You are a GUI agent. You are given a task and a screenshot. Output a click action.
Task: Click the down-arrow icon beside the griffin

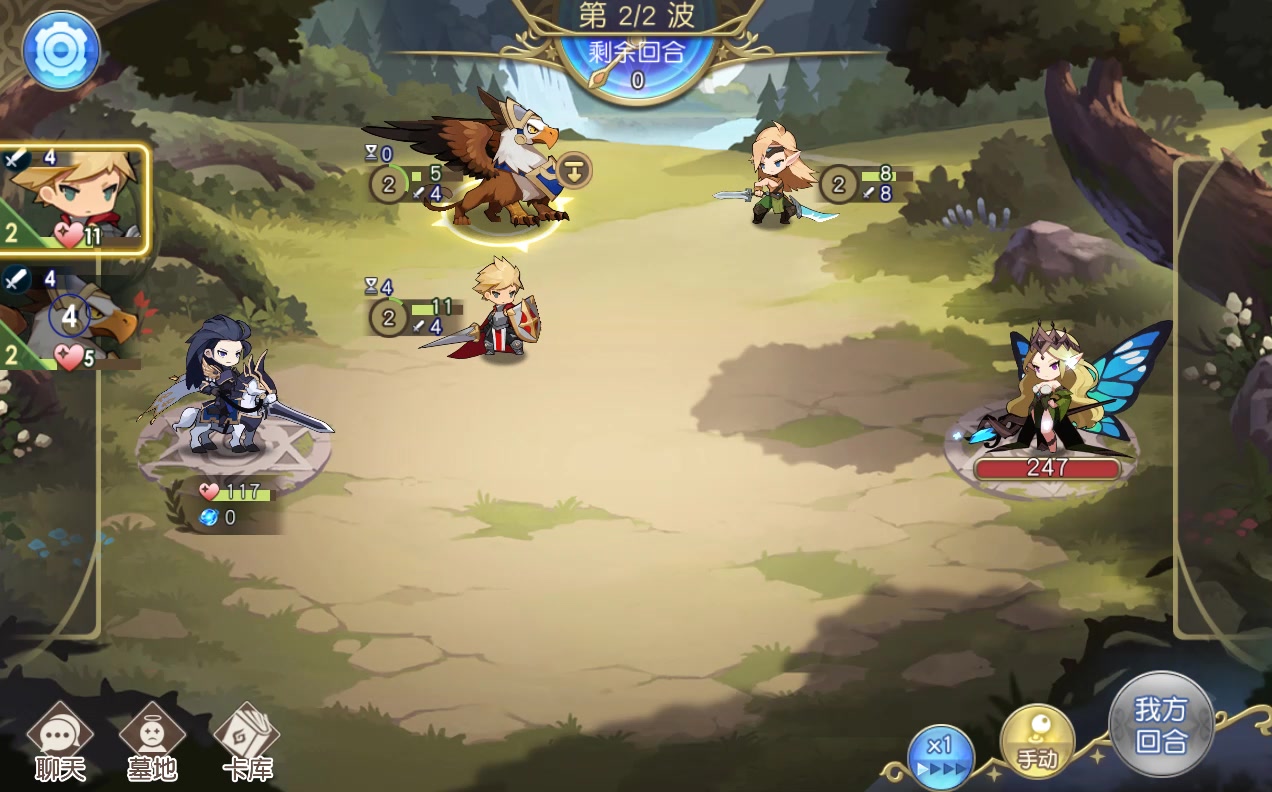(x=574, y=170)
